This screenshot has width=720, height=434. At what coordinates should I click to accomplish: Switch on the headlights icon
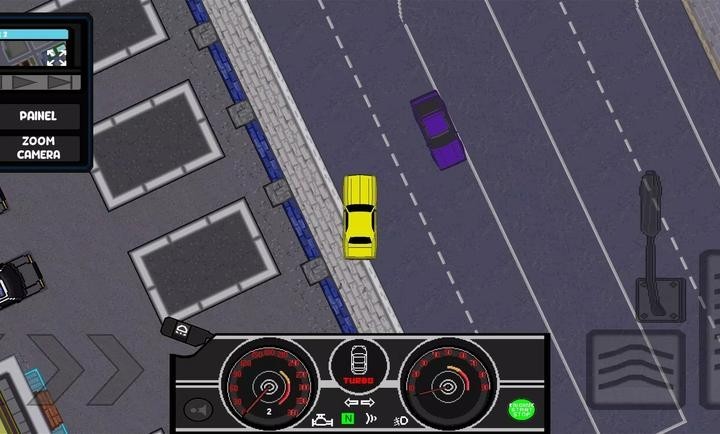[x=400, y=419]
